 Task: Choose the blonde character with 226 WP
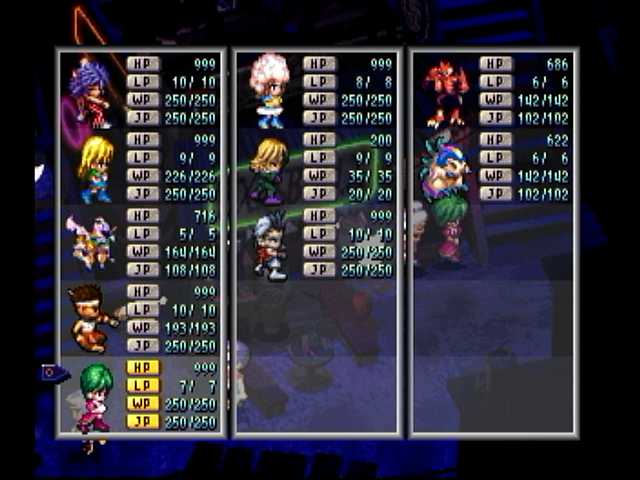tap(95, 168)
